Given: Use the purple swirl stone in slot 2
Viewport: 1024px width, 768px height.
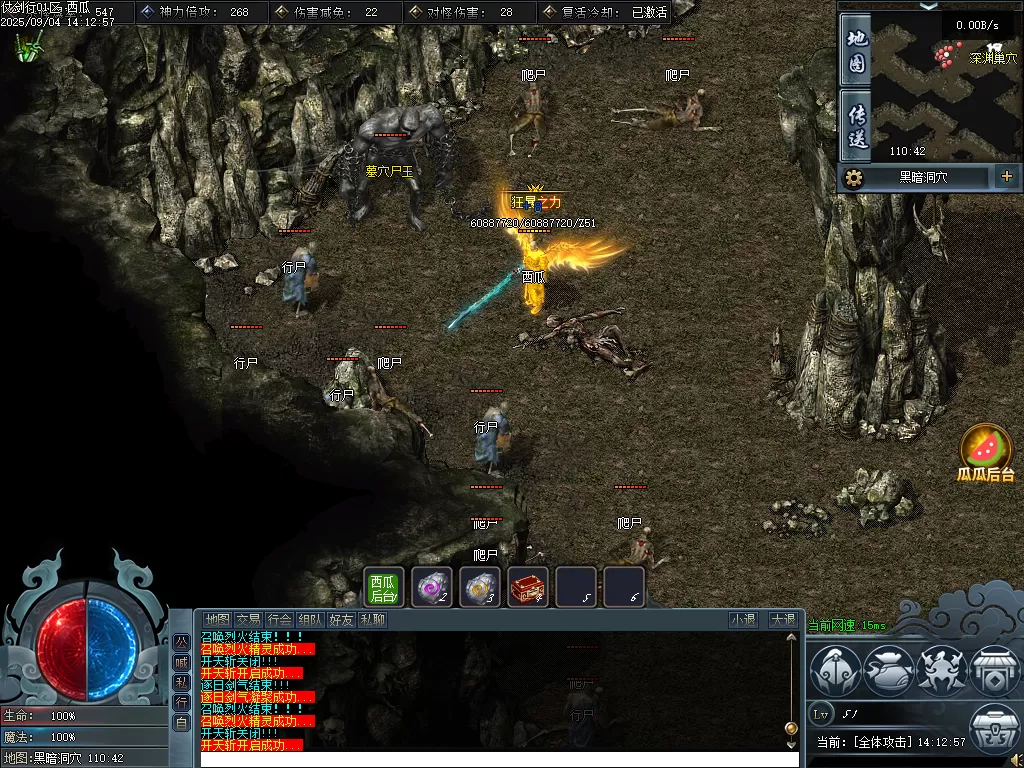Looking at the screenshot, I should [432, 588].
